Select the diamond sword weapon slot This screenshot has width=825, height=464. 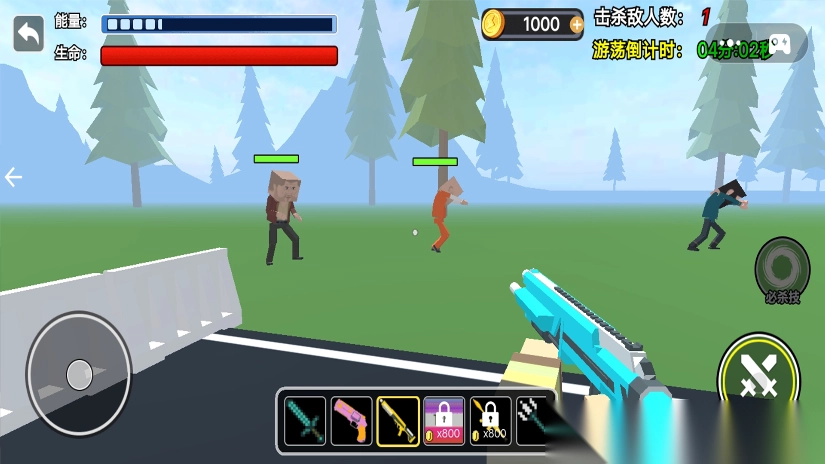[305, 421]
